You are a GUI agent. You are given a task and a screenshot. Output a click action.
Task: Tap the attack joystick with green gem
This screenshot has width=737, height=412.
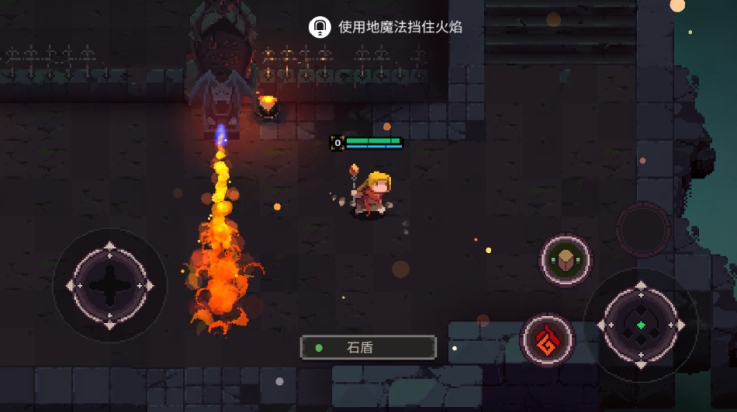click(x=640, y=325)
